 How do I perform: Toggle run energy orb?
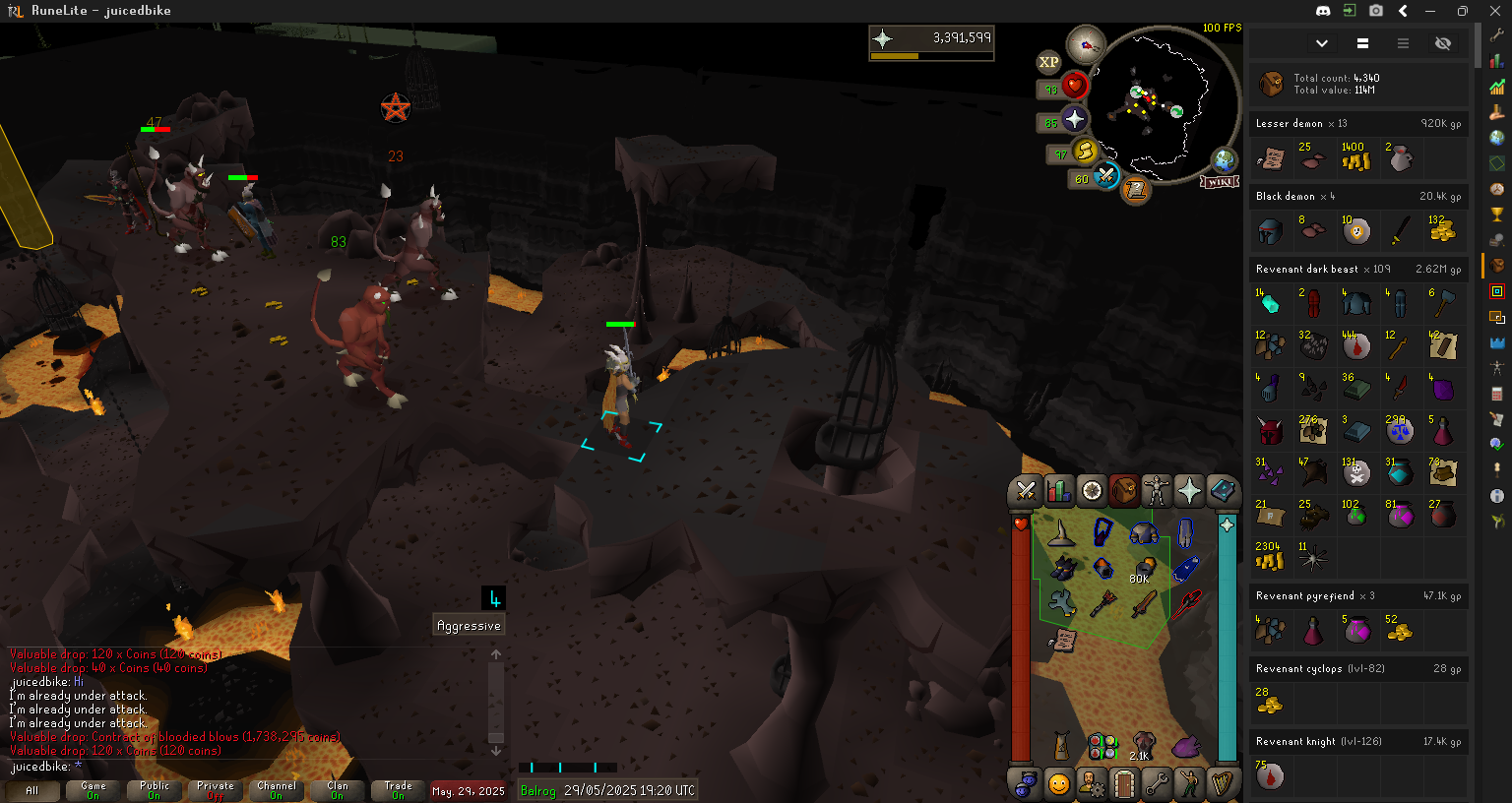[x=1085, y=151]
